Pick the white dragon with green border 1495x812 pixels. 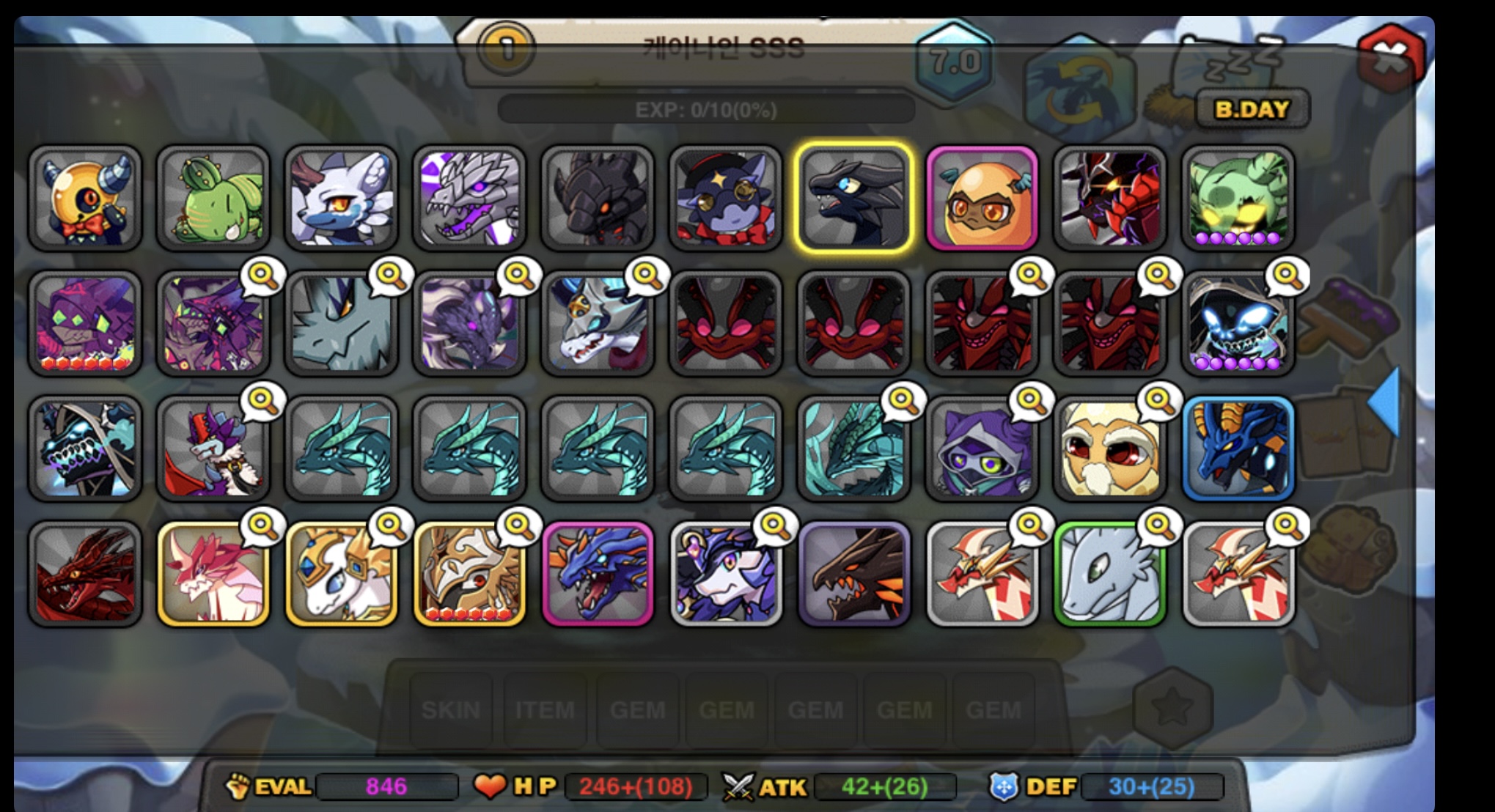1110,574
